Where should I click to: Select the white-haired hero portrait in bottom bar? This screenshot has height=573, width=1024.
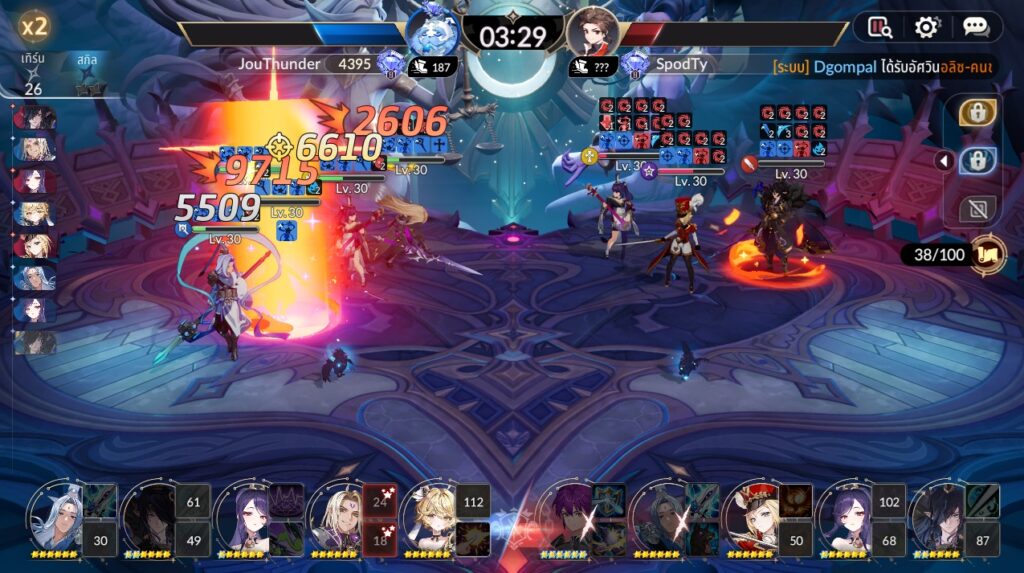(56, 514)
